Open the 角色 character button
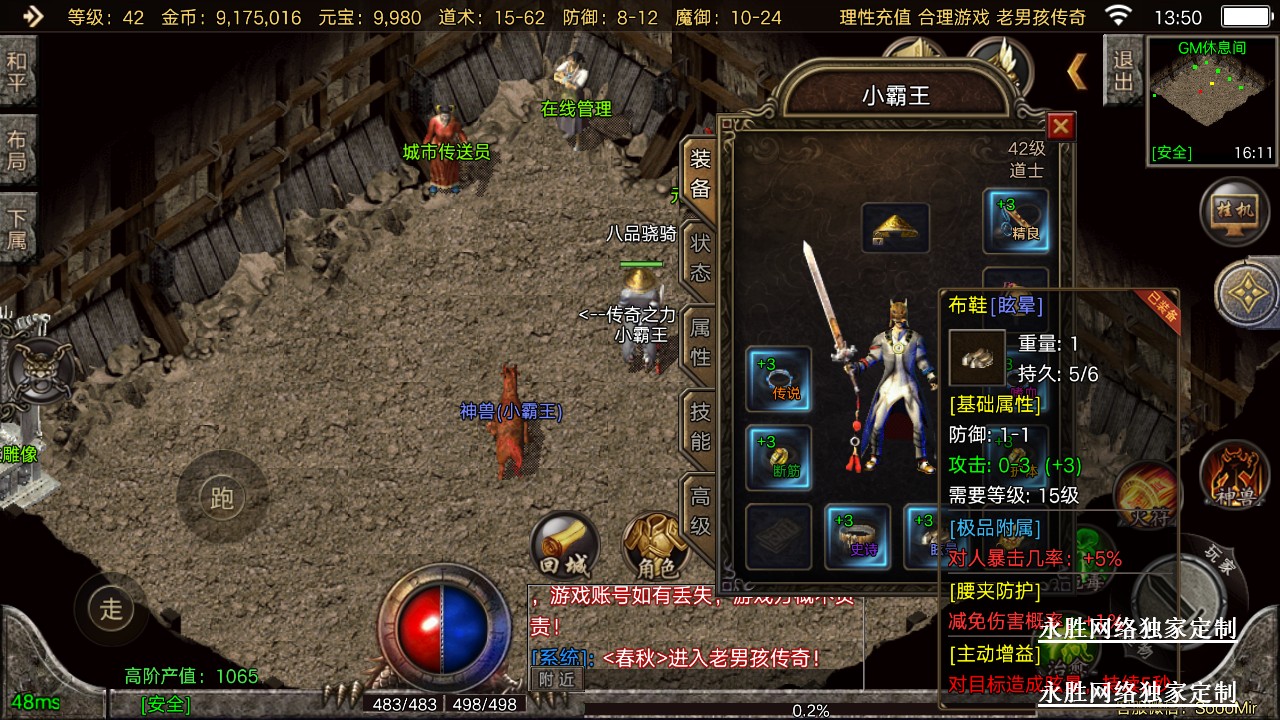The height and width of the screenshot is (720, 1280). (x=656, y=548)
